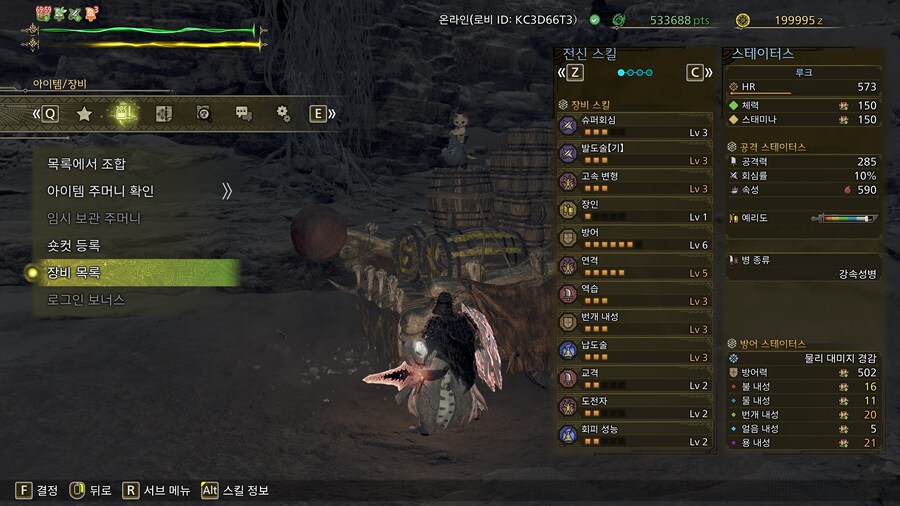The image size is (900, 506).
Task: Pick the 번개 내성 skill entry
Action: (x=635, y=322)
